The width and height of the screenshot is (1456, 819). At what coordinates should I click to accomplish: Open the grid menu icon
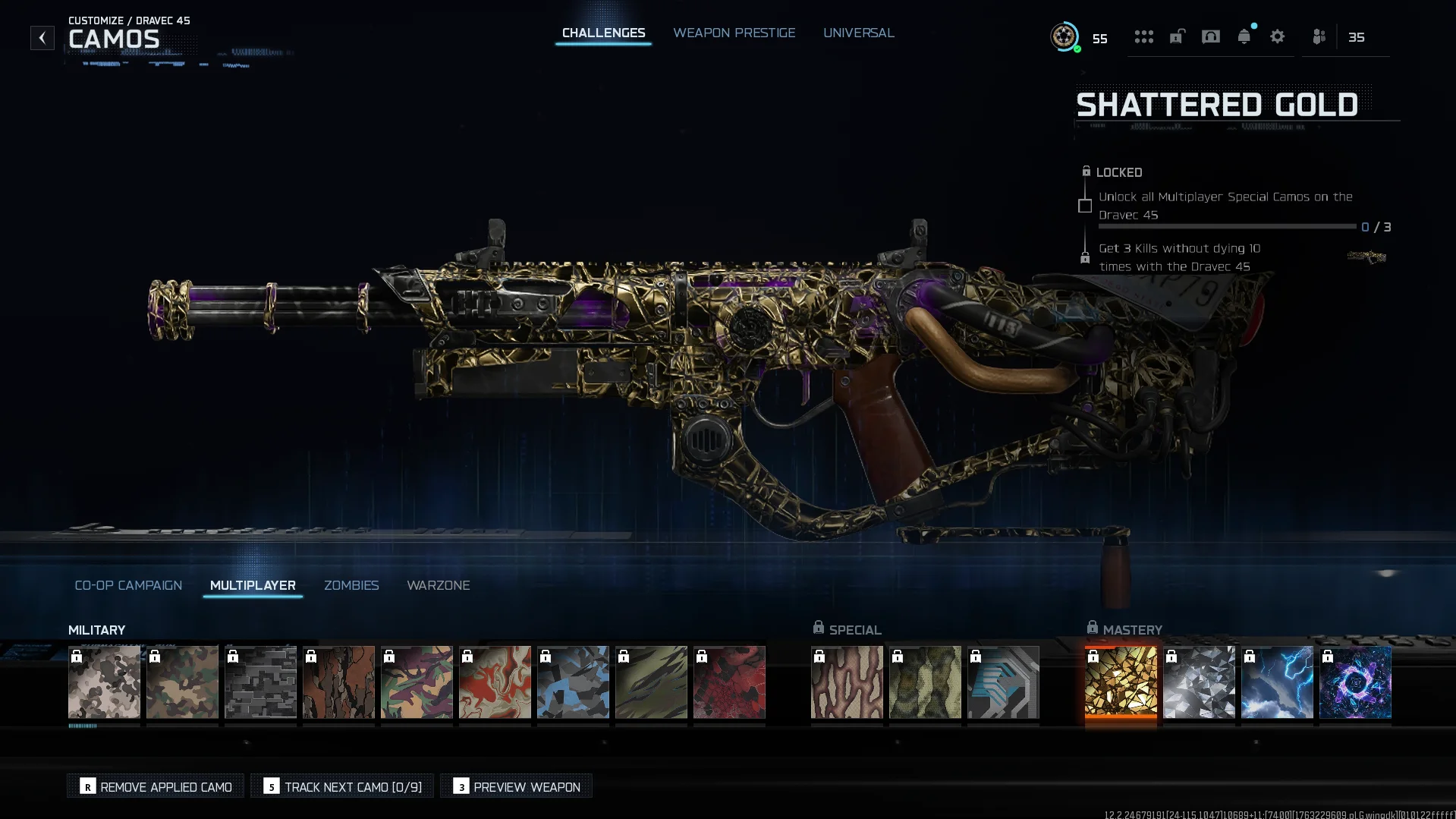click(1143, 36)
